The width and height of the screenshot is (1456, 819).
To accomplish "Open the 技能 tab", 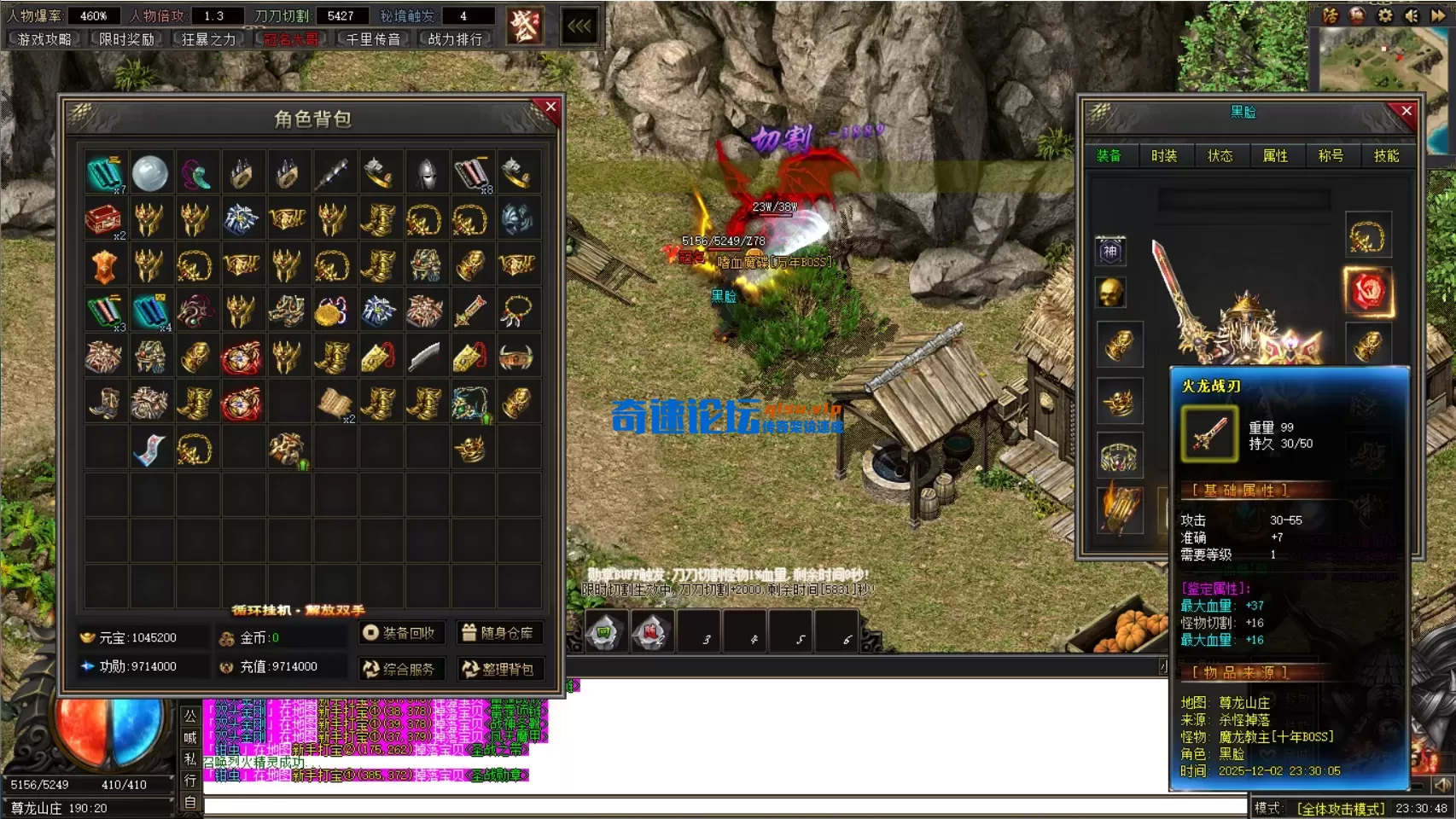I will click(1386, 155).
